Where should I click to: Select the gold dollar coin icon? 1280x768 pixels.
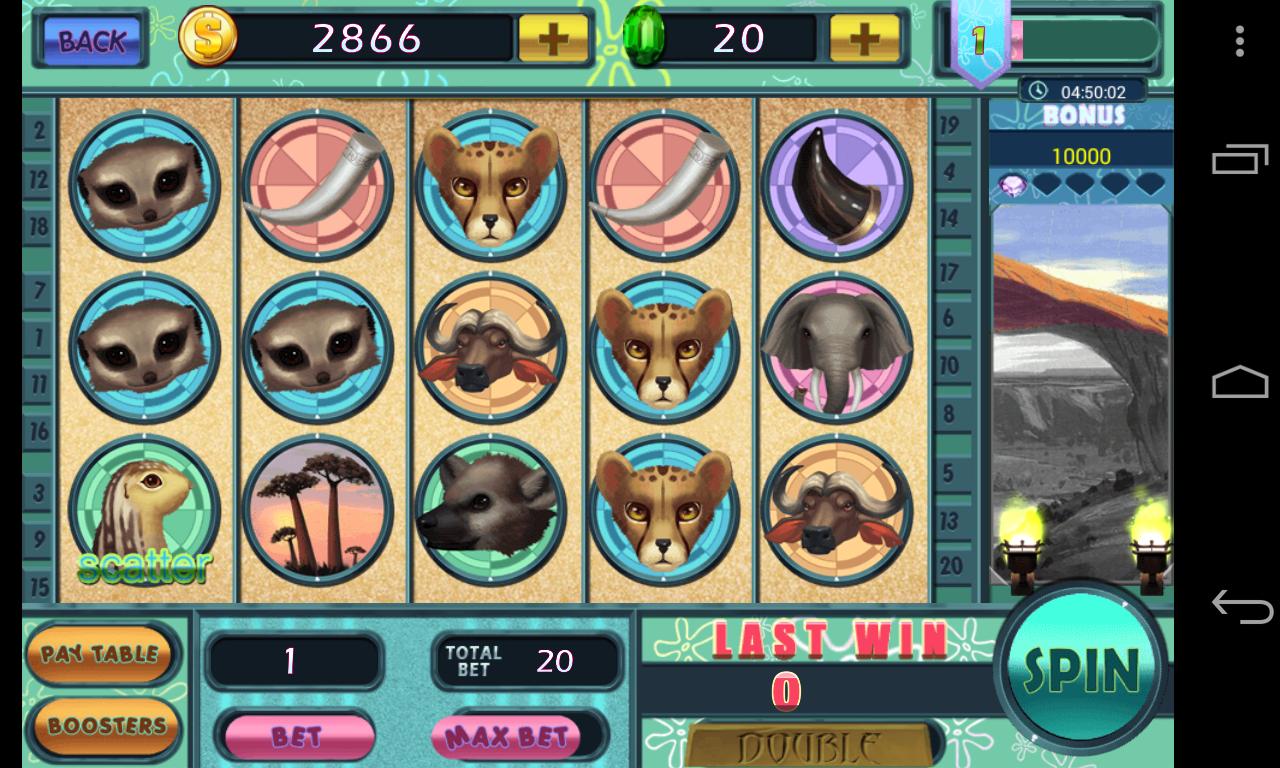(x=206, y=38)
